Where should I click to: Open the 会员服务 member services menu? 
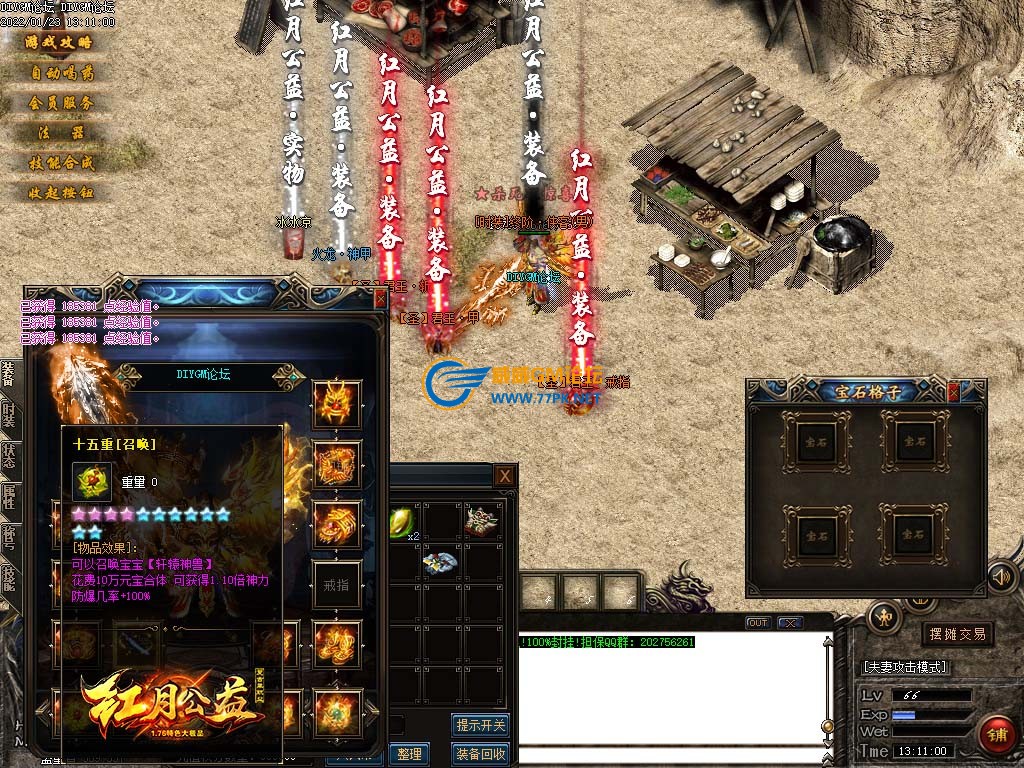(x=59, y=102)
